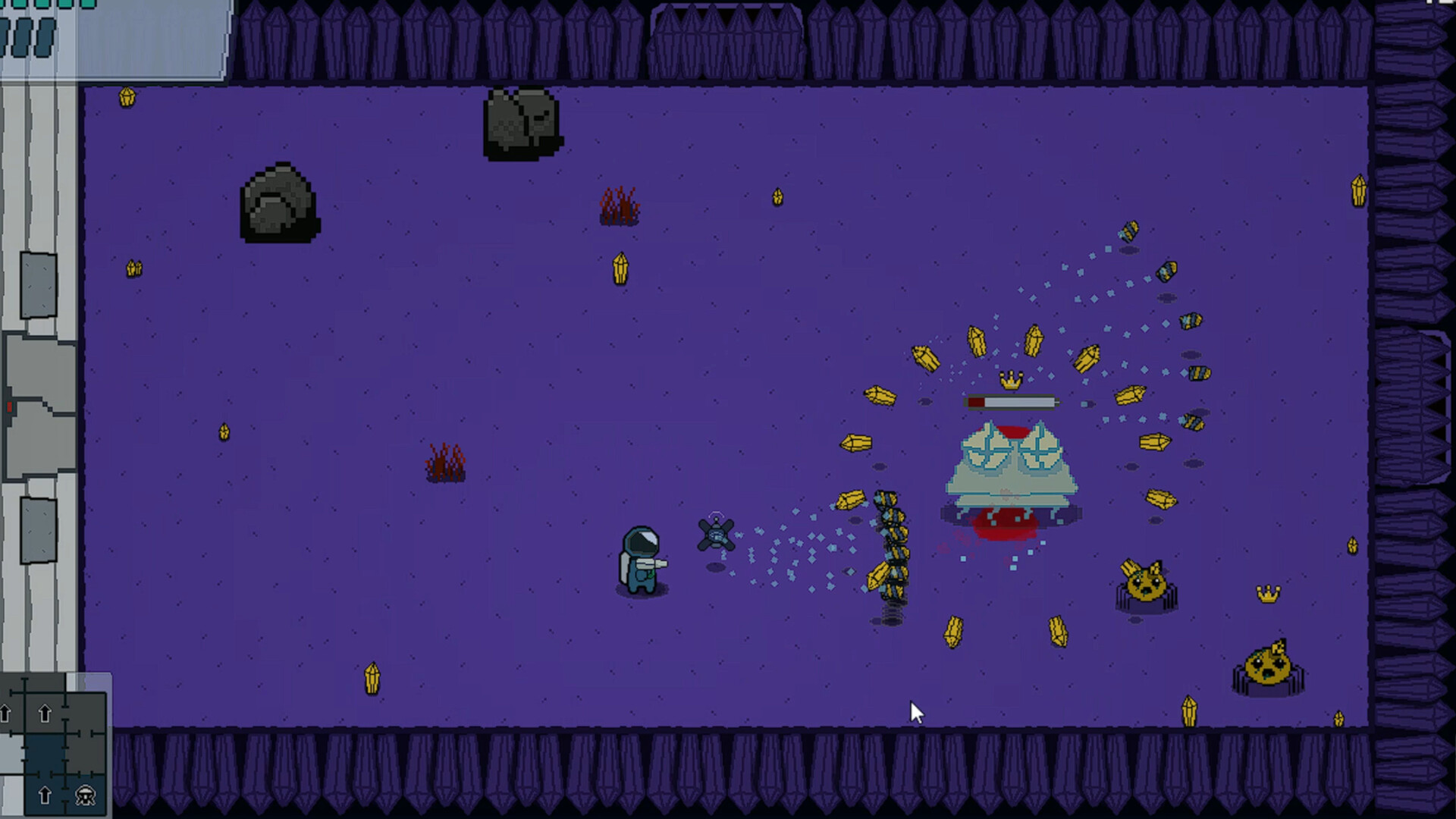Click the hovering drone beside the player

click(715, 535)
